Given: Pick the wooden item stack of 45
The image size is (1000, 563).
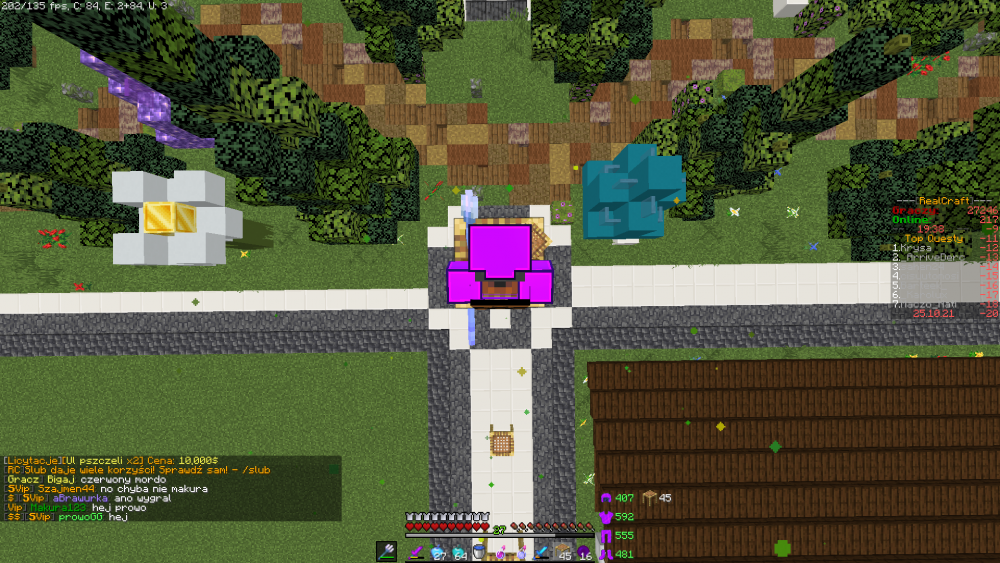Looking at the screenshot, I should click(x=563, y=551).
